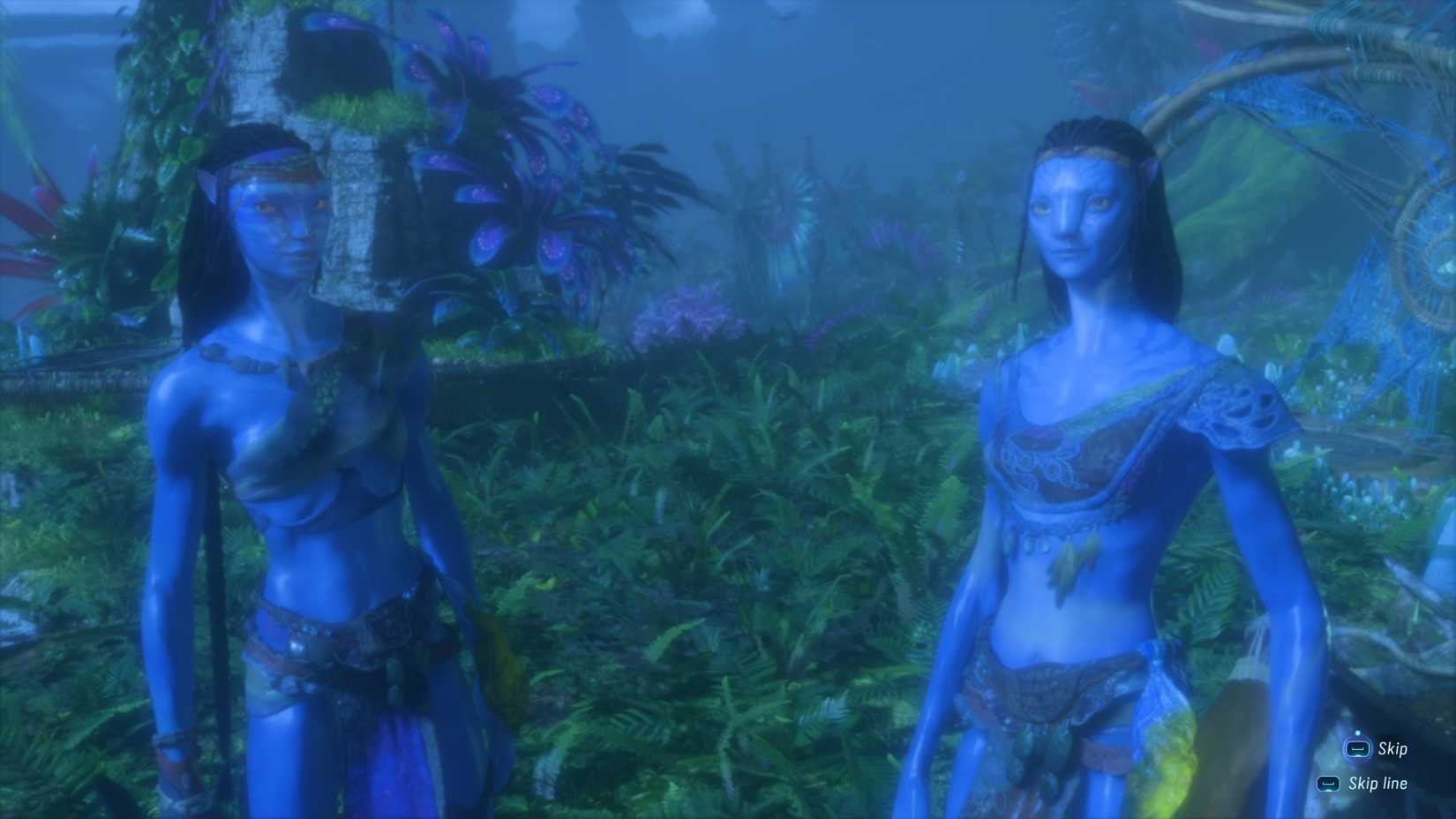Select the touchpad icon beside Skip line
This screenshot has height=819, width=1456.
(x=1326, y=783)
